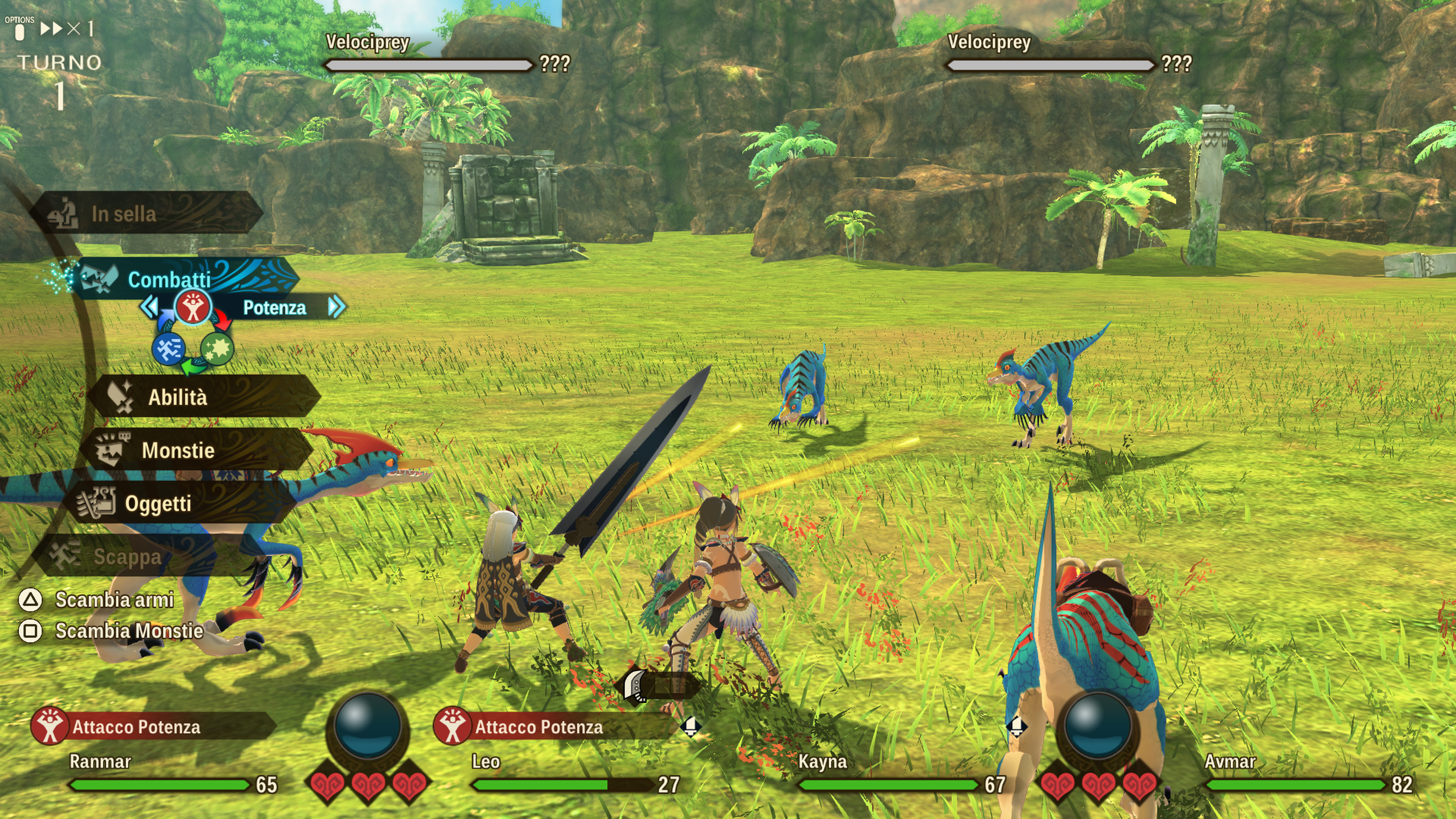Choose the blue Tecnica attack type icon
The width and height of the screenshot is (1456, 819).
point(168,349)
